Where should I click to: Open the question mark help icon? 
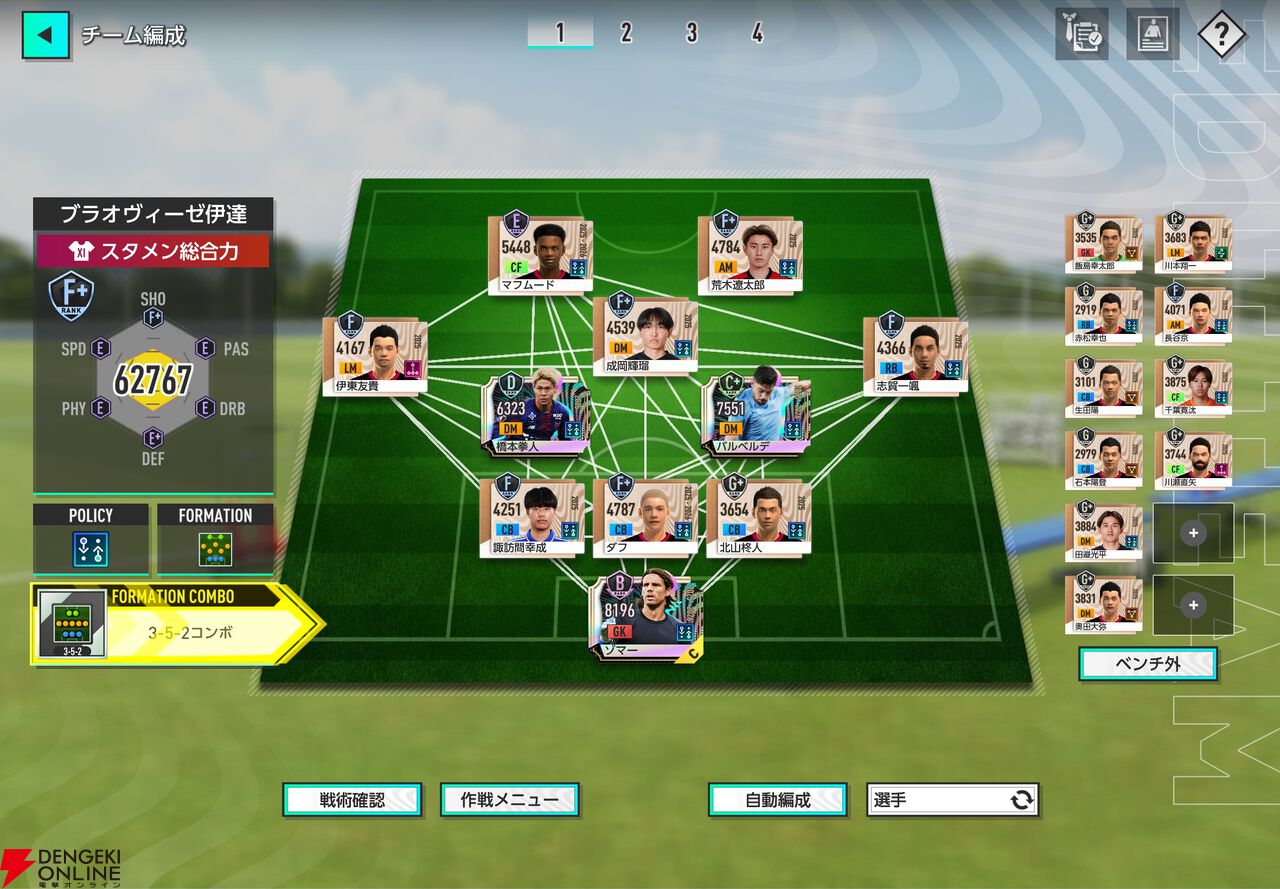click(x=1220, y=35)
